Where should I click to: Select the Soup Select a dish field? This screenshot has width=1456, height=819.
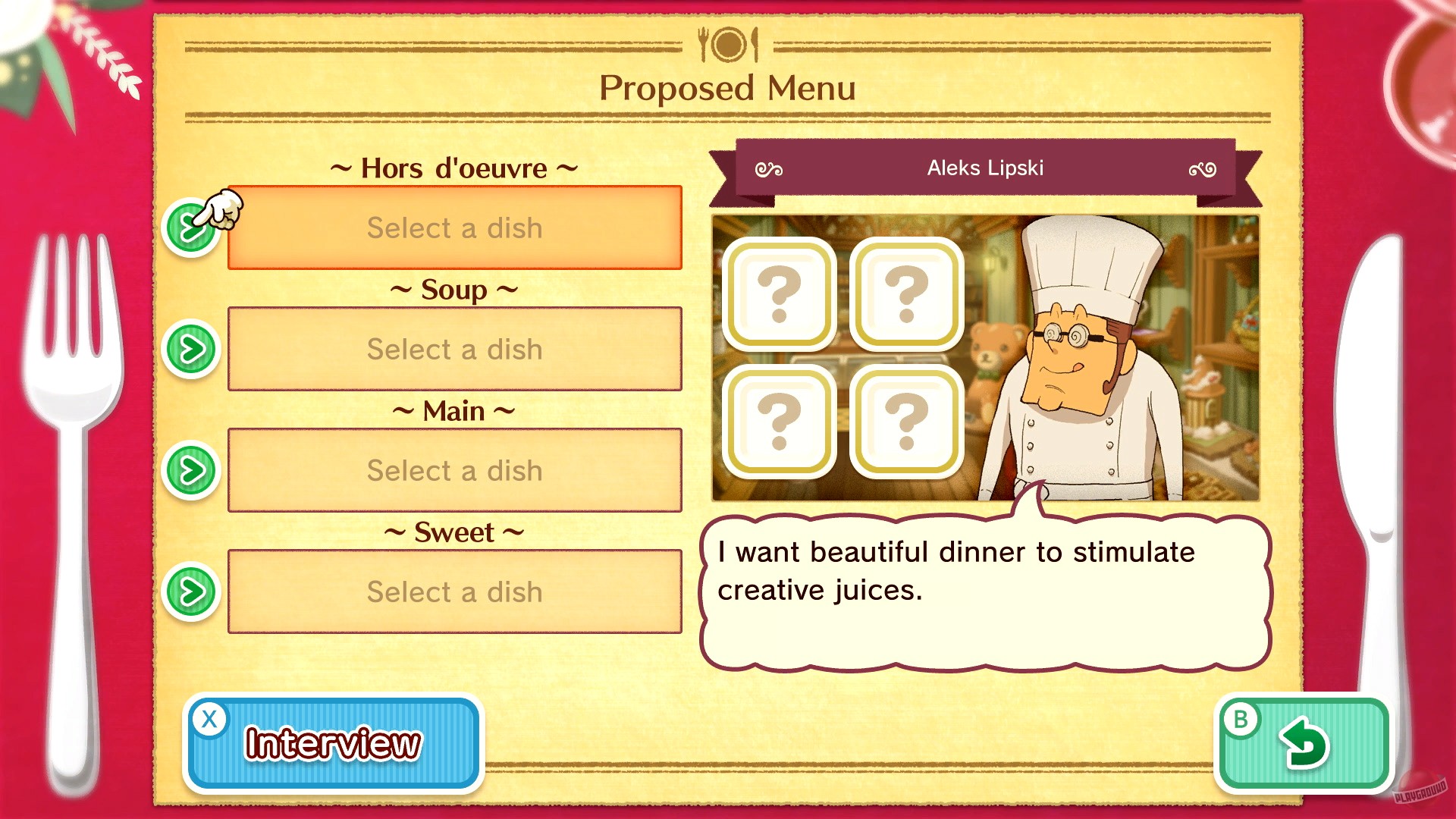[x=454, y=350]
